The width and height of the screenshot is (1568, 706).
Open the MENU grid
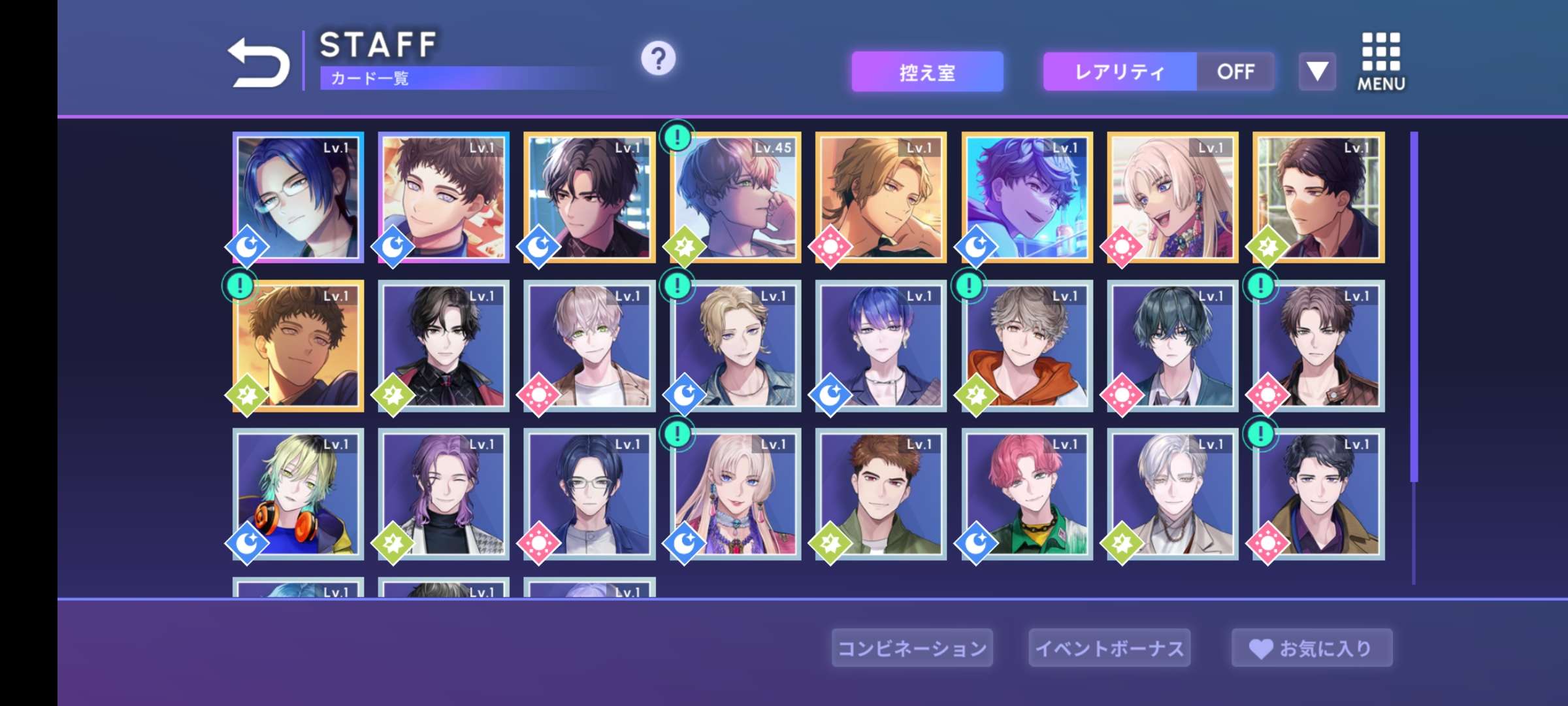coord(1380,62)
